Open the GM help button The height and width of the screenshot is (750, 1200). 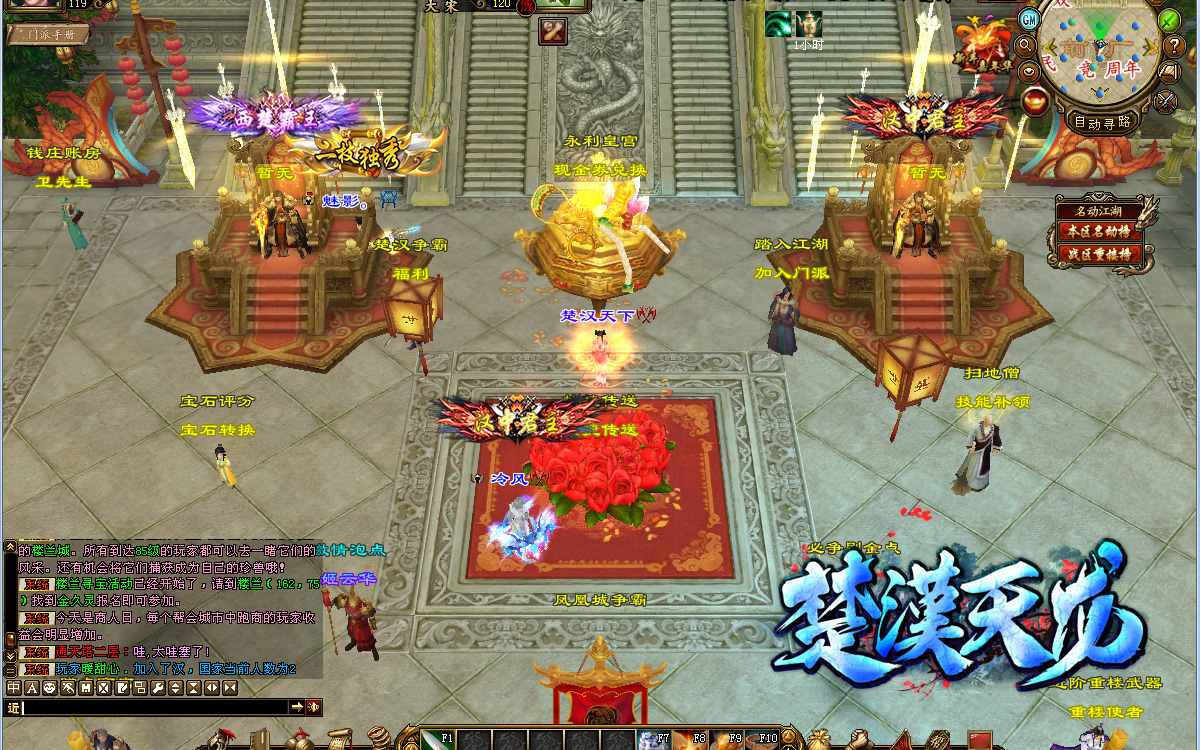point(1029,19)
